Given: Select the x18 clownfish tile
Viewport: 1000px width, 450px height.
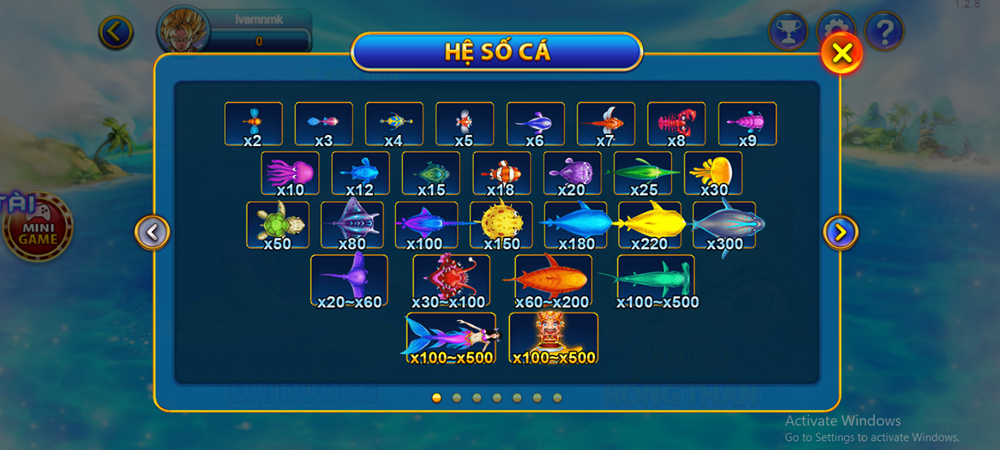Looking at the screenshot, I should click(x=502, y=174).
